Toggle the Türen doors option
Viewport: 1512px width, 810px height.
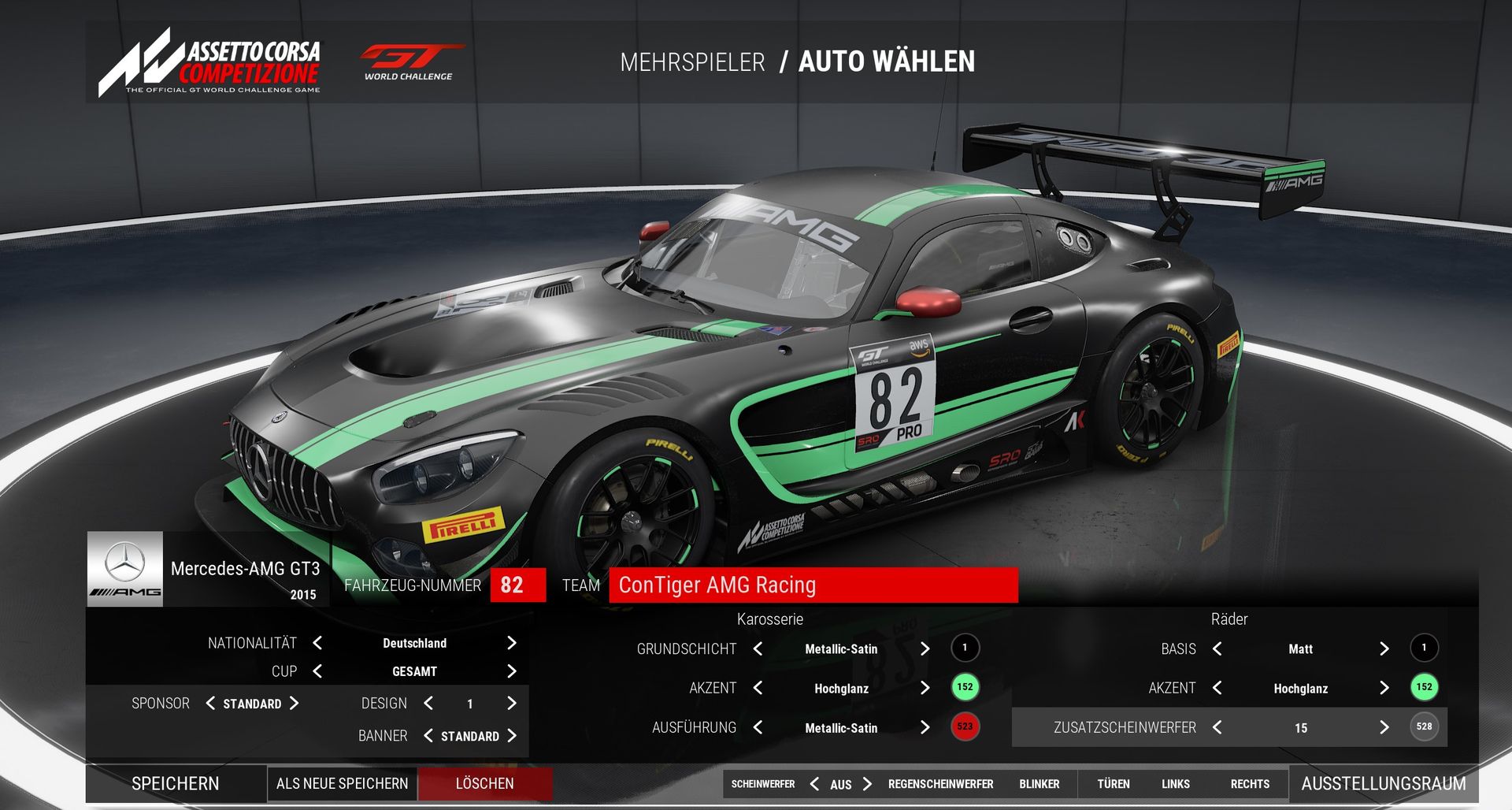pyautogui.click(x=1113, y=784)
